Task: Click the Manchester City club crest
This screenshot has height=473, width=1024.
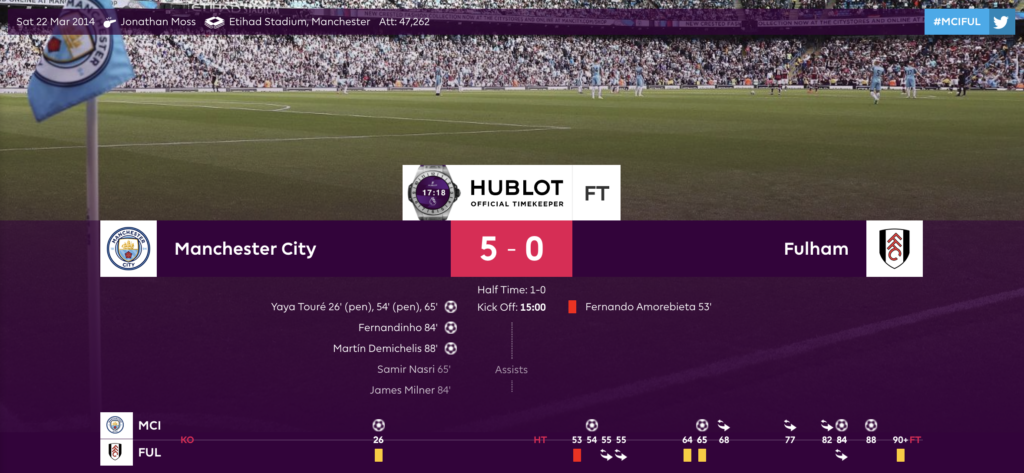Action: pyautogui.click(x=128, y=249)
